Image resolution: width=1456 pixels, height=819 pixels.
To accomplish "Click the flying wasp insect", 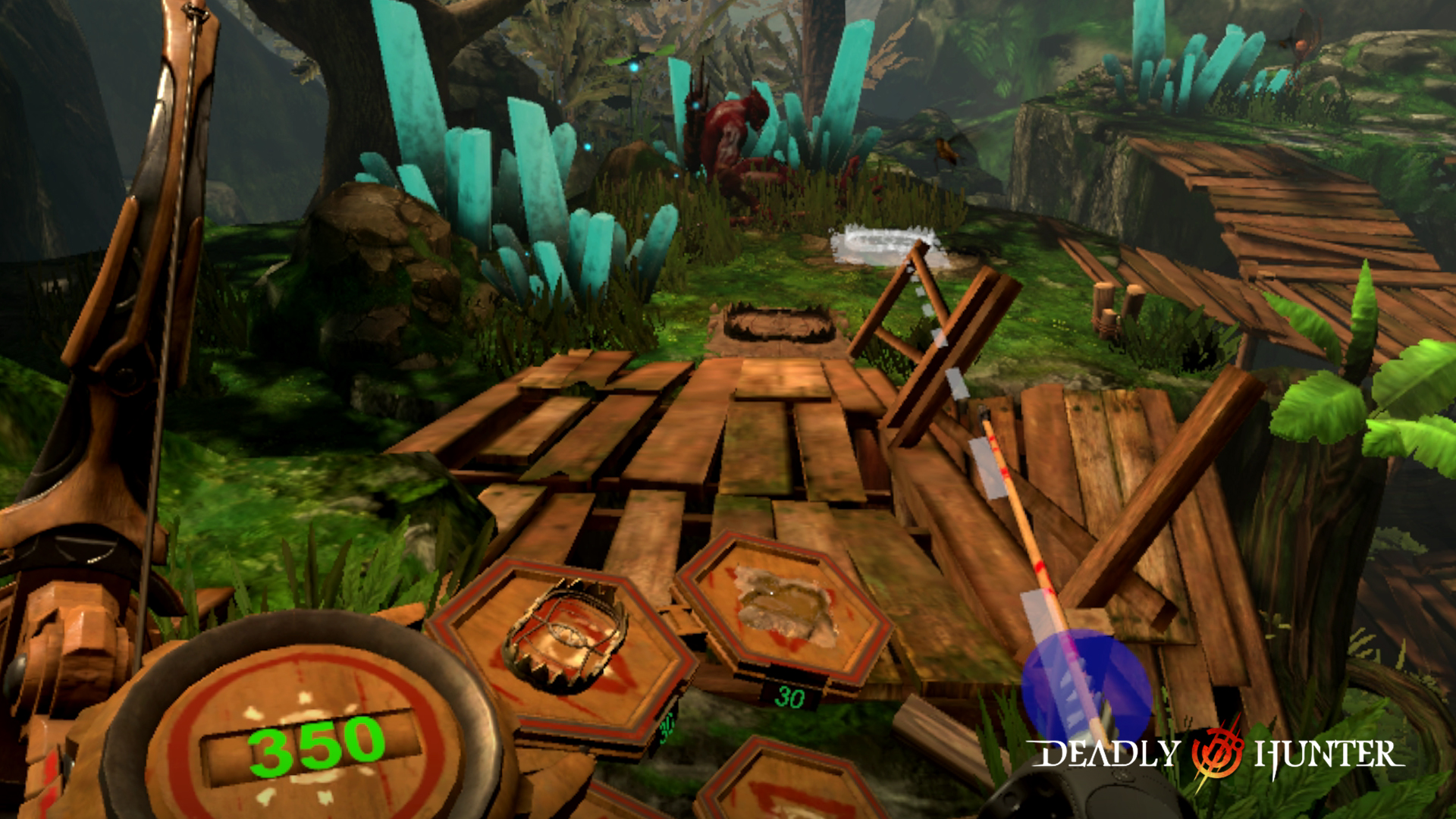I will [948, 149].
